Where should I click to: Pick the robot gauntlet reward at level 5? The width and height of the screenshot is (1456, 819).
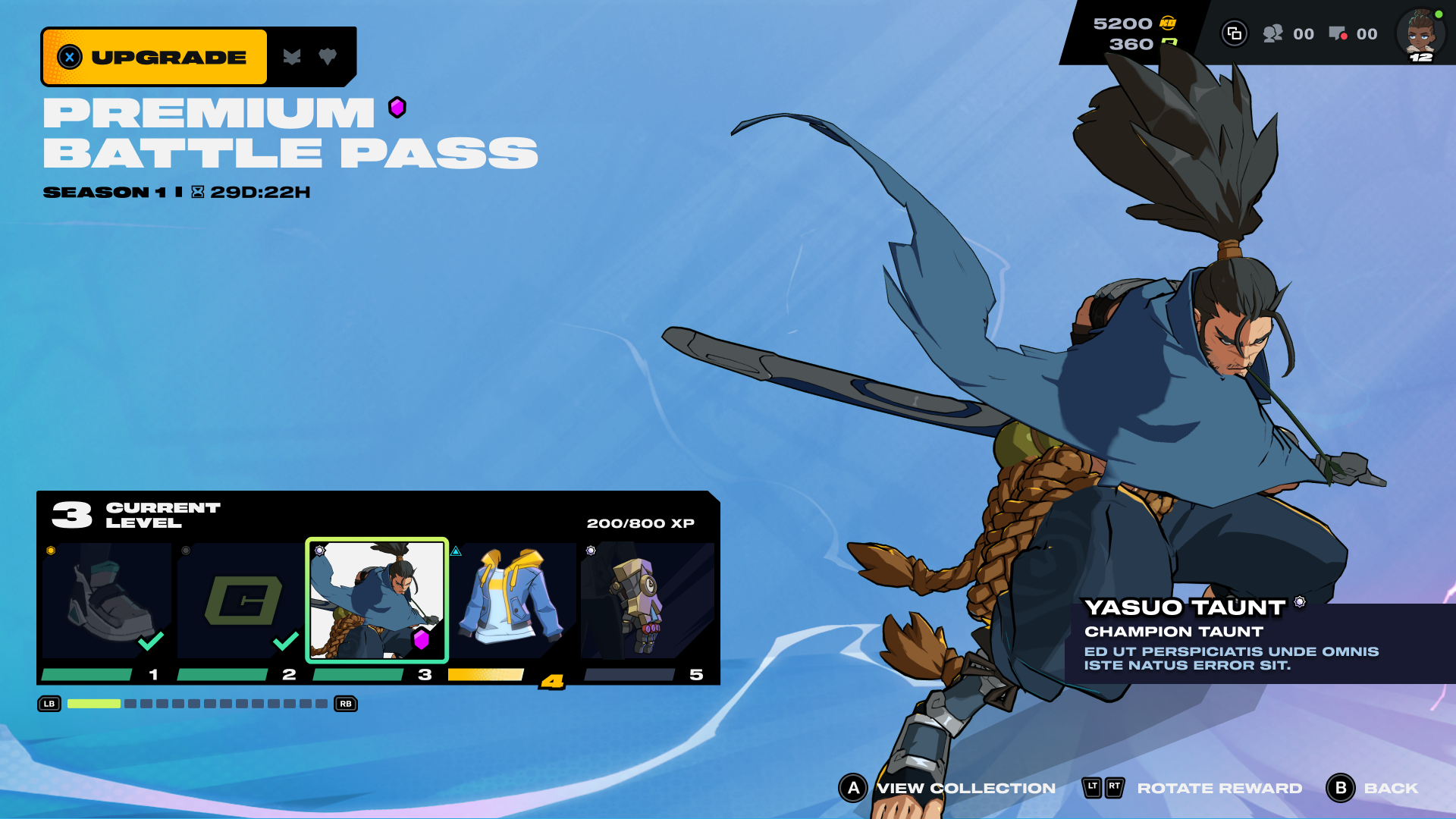point(647,601)
